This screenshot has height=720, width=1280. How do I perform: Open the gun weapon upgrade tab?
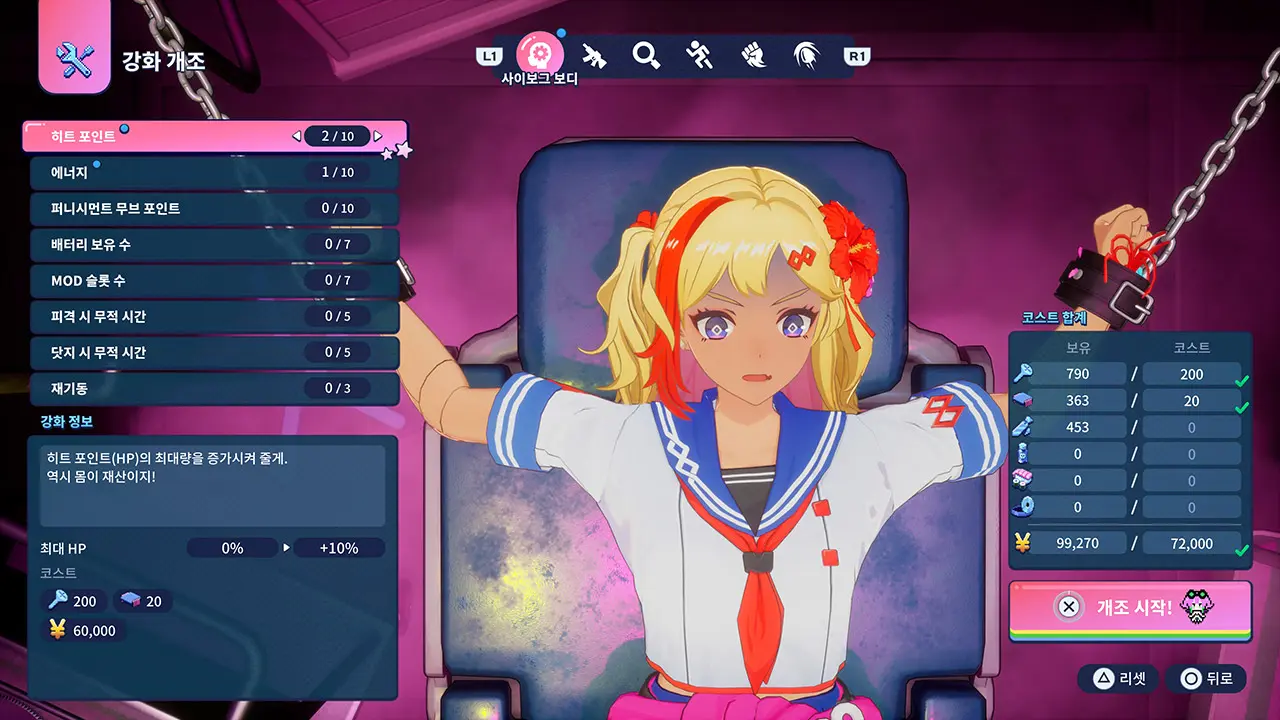(594, 55)
